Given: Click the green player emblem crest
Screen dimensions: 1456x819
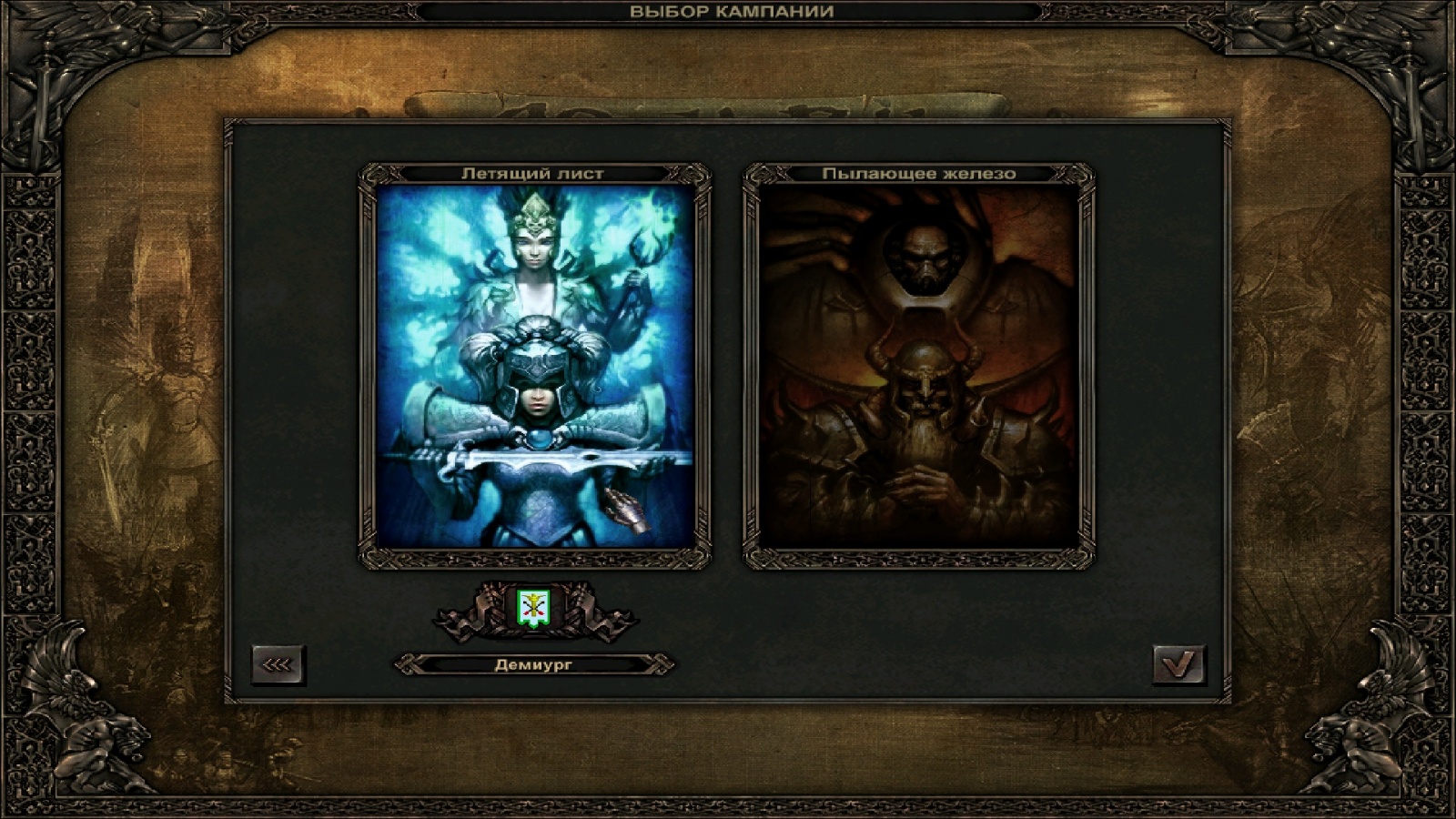Looking at the screenshot, I should pos(534,607).
